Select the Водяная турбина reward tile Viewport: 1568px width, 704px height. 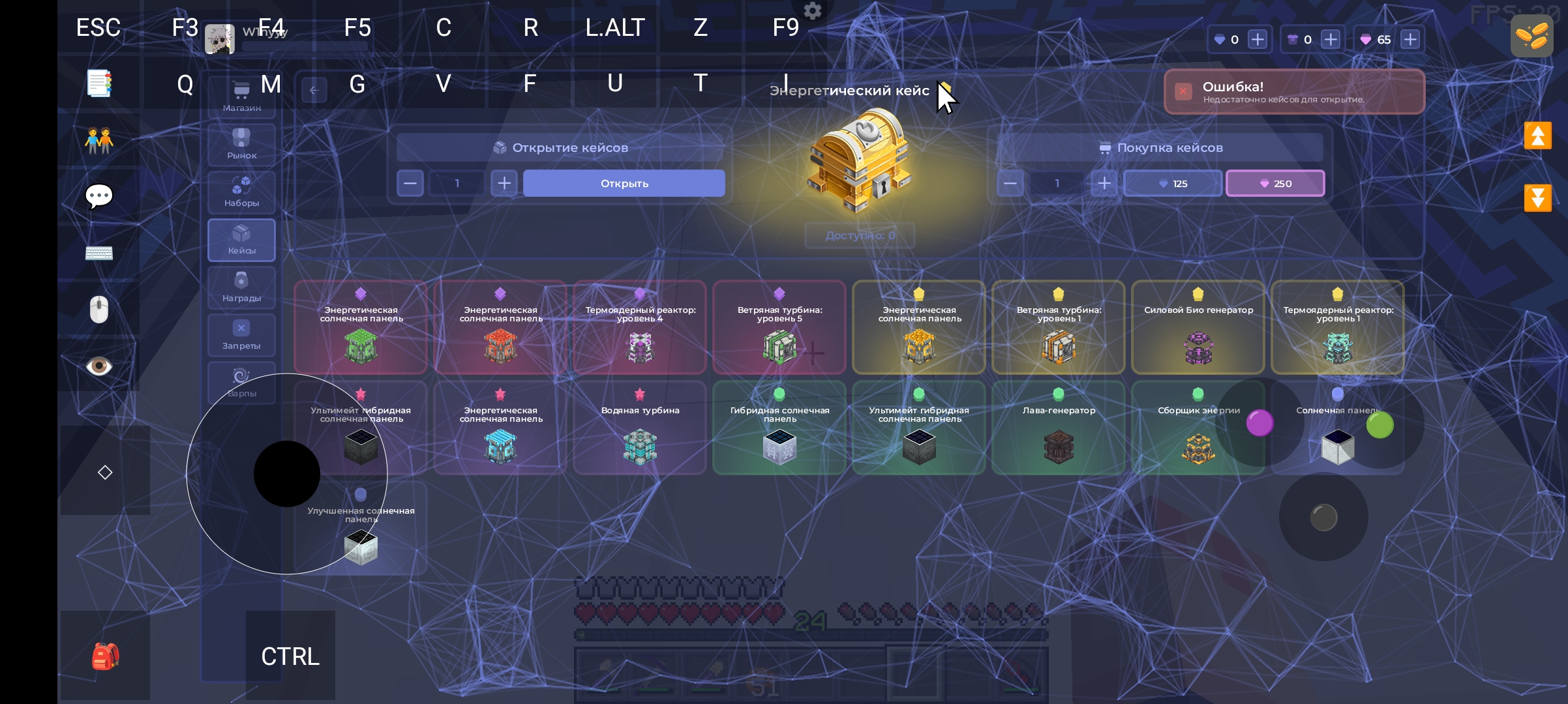[640, 428]
